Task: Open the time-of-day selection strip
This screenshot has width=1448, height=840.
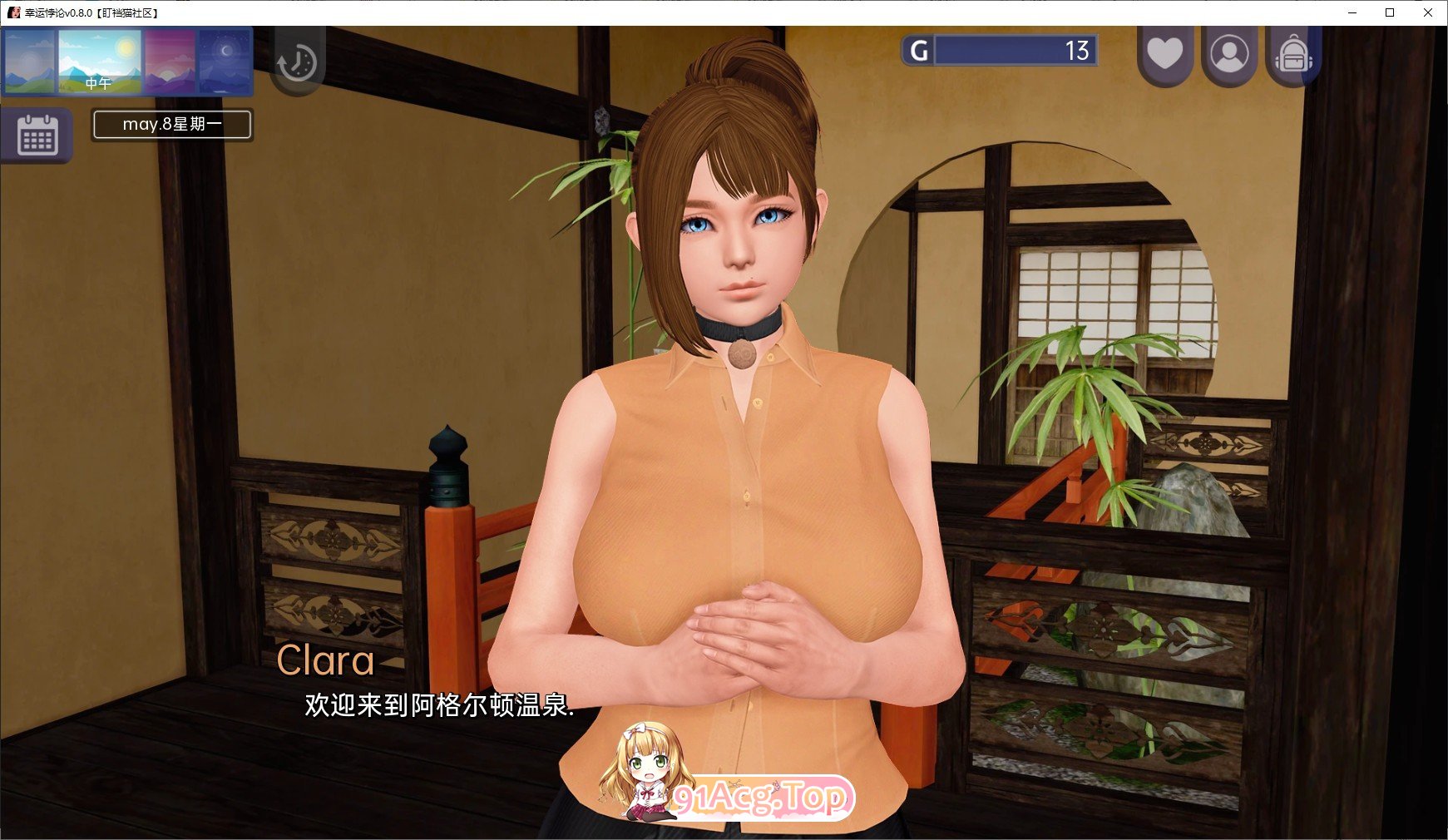Action: pos(126,61)
